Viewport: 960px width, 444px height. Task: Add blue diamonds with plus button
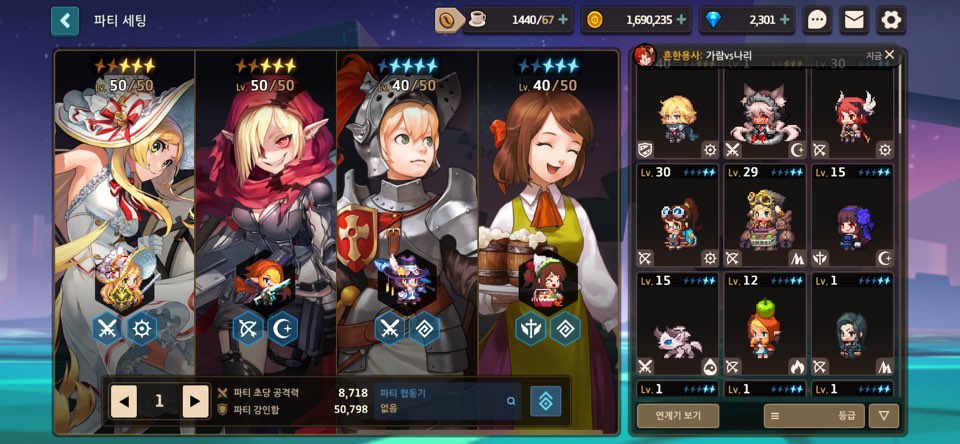[785, 19]
